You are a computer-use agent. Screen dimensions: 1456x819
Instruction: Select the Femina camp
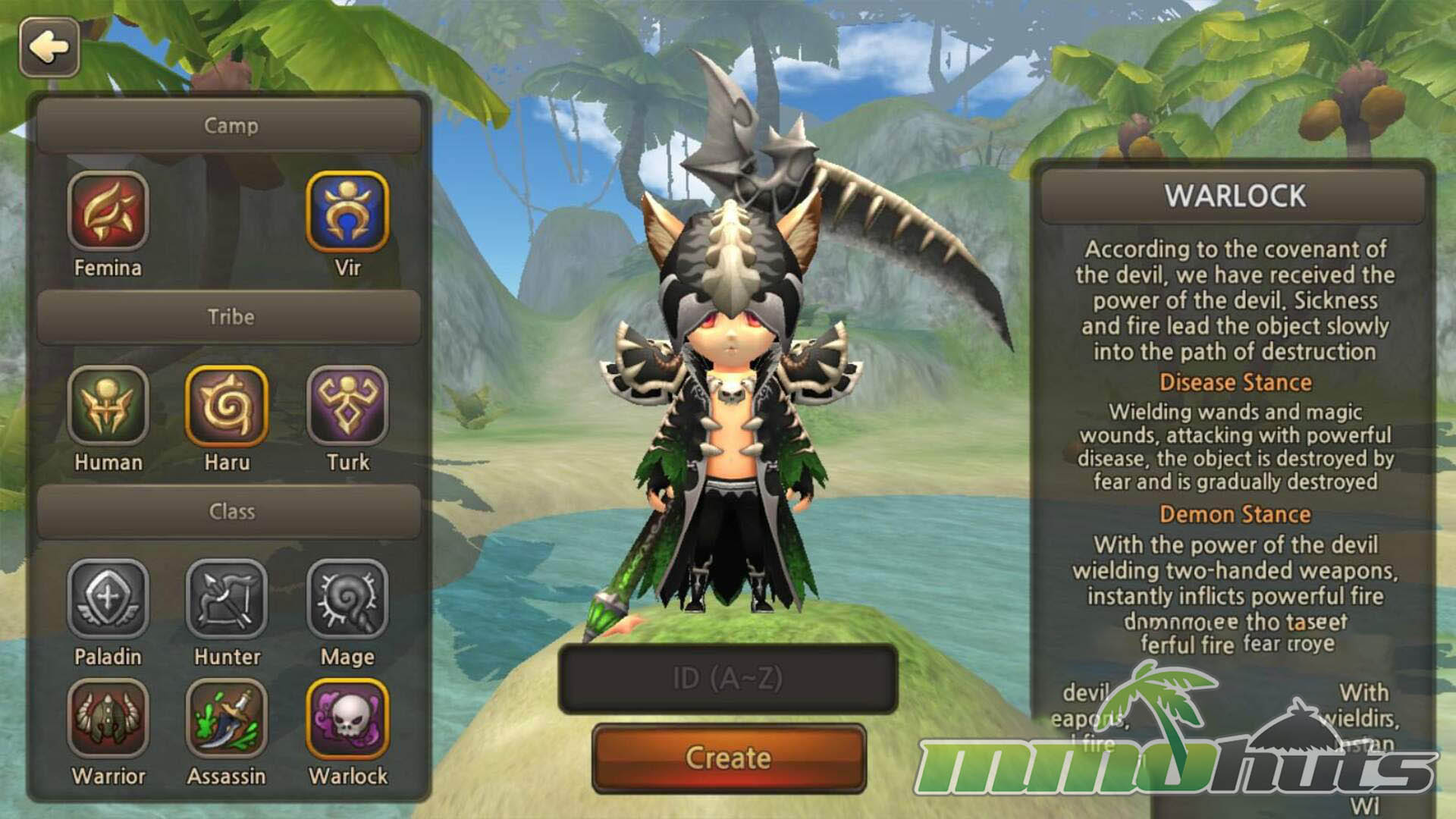pos(108,212)
